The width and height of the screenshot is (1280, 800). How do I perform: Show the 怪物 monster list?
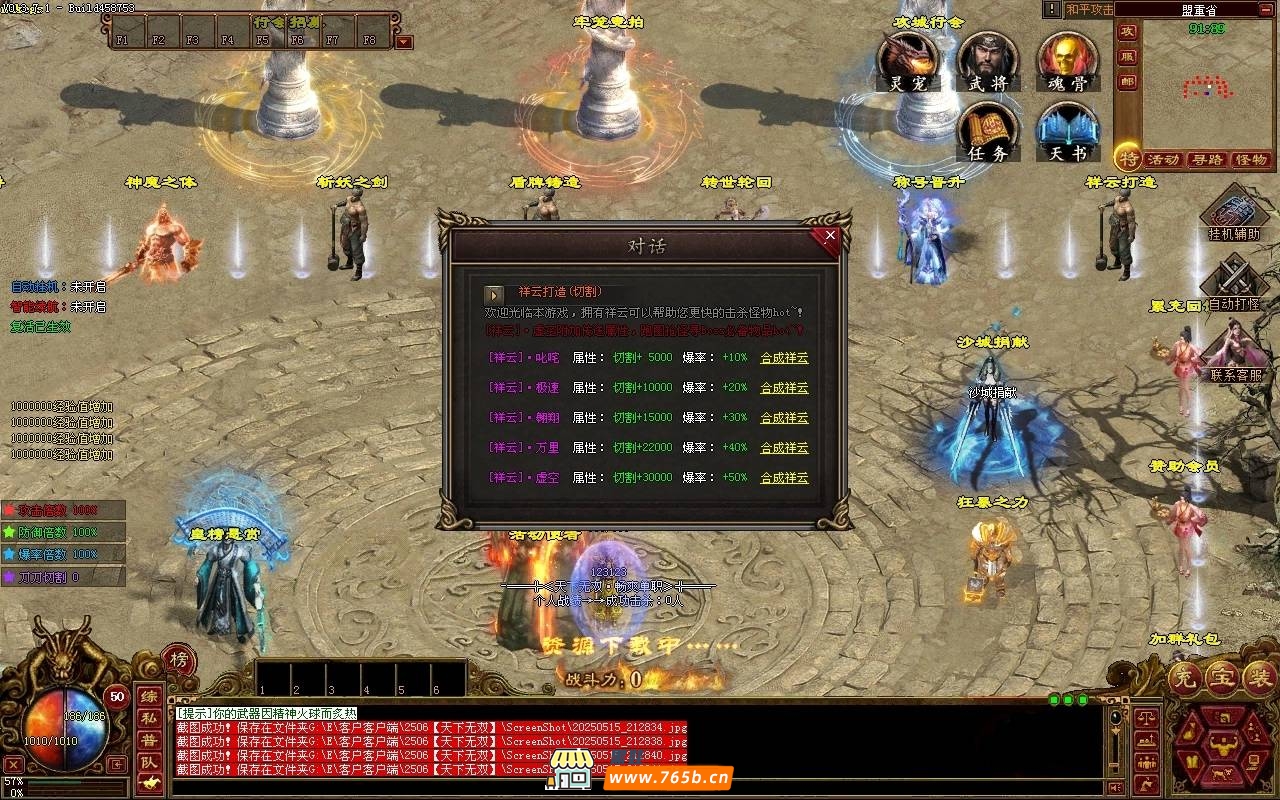(x=1251, y=159)
